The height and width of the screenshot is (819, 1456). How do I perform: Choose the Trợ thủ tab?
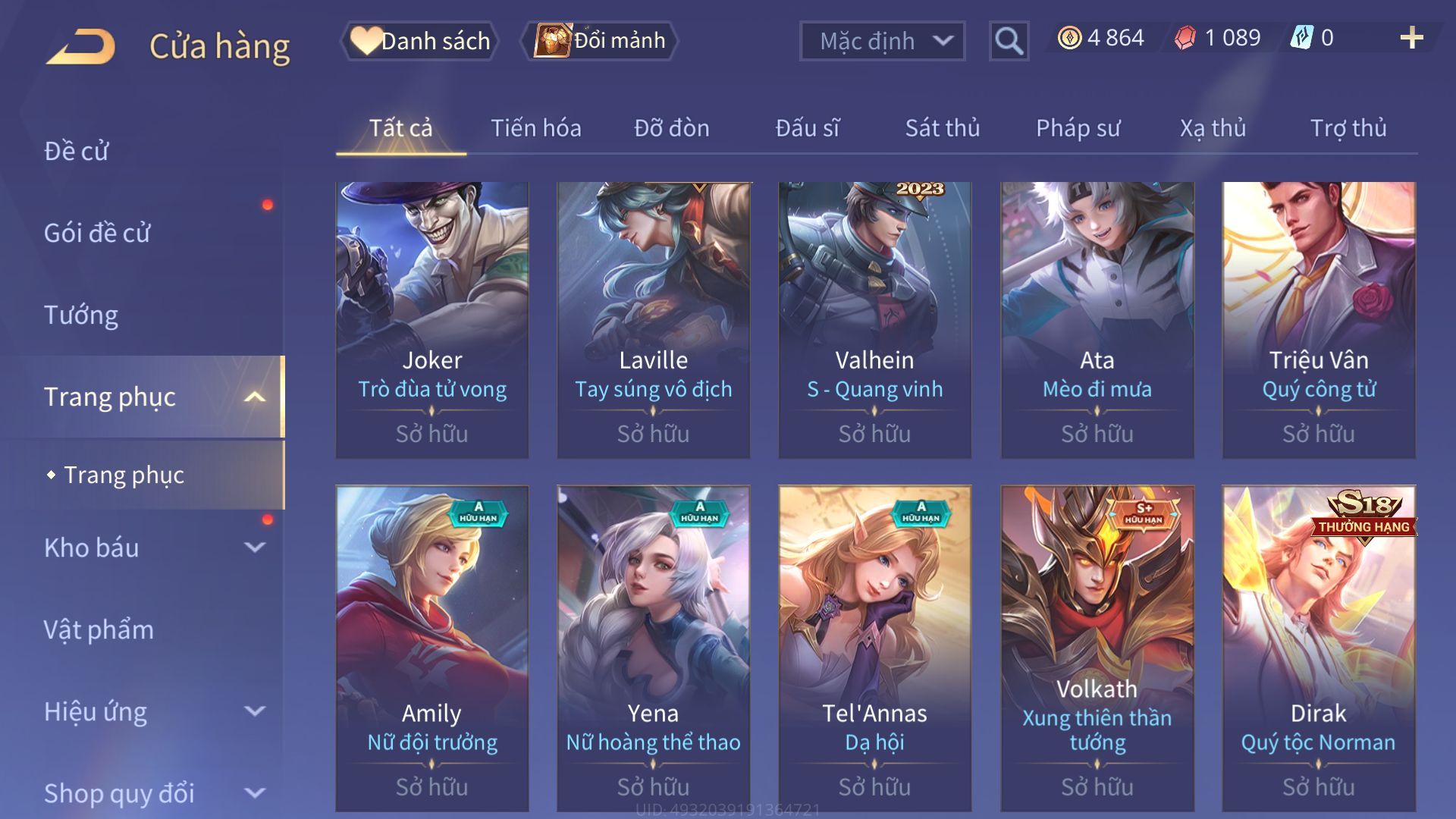pos(1348,128)
